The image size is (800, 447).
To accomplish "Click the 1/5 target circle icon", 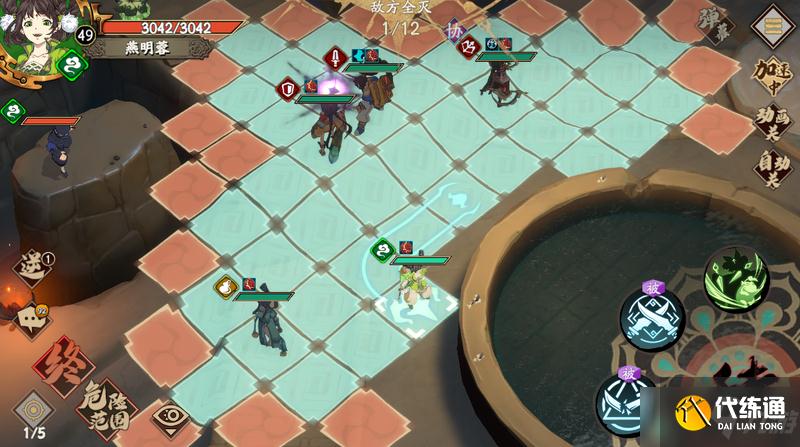I will pos(33,413).
